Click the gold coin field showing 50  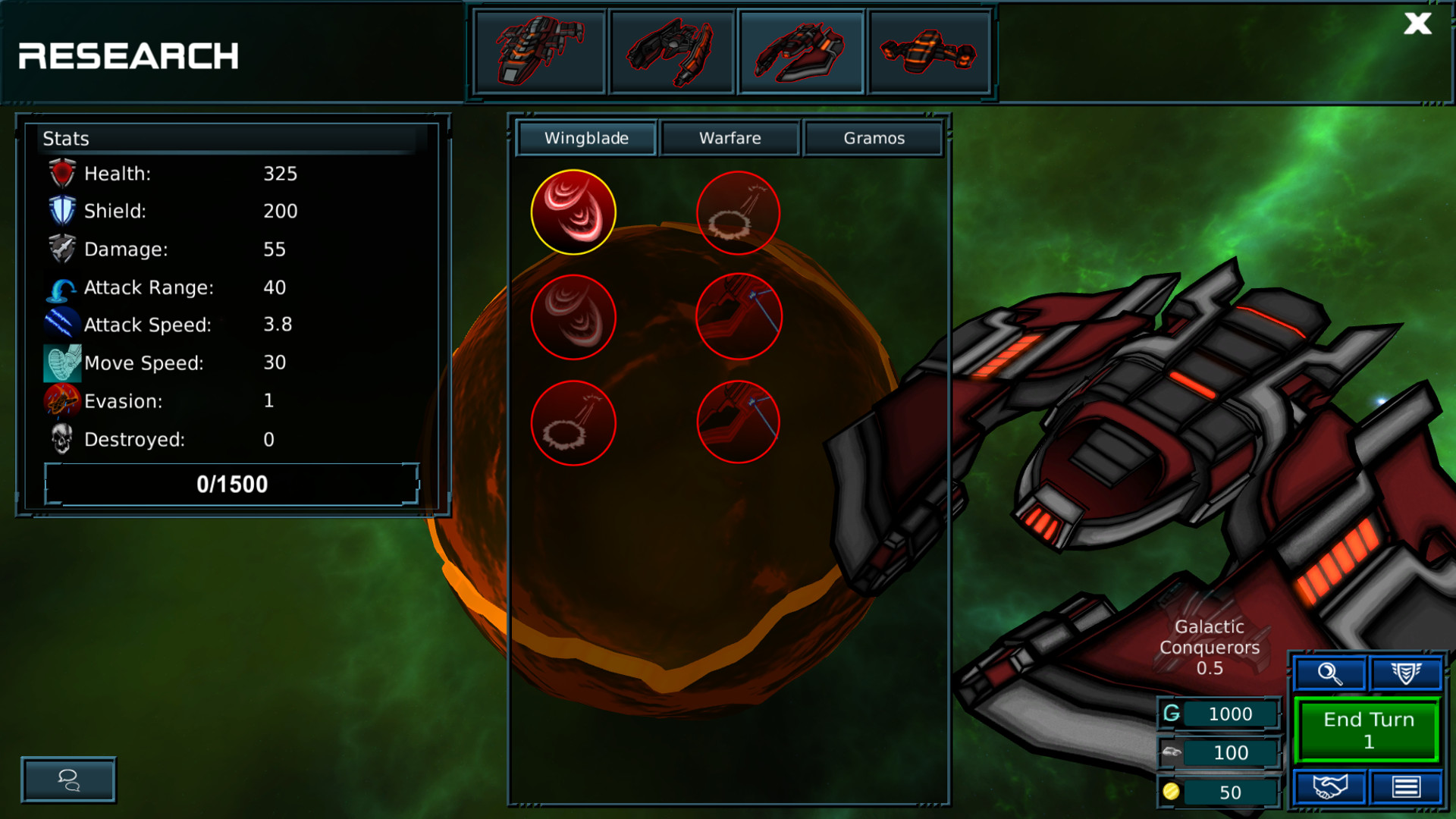point(1219,792)
